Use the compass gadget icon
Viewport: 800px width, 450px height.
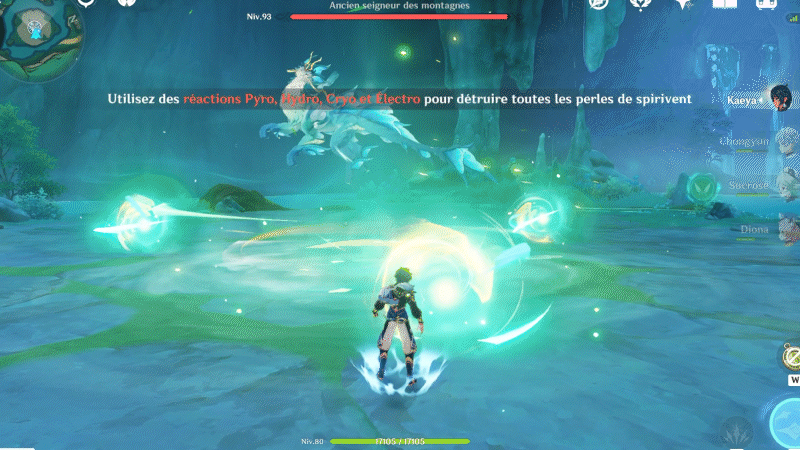[790, 358]
